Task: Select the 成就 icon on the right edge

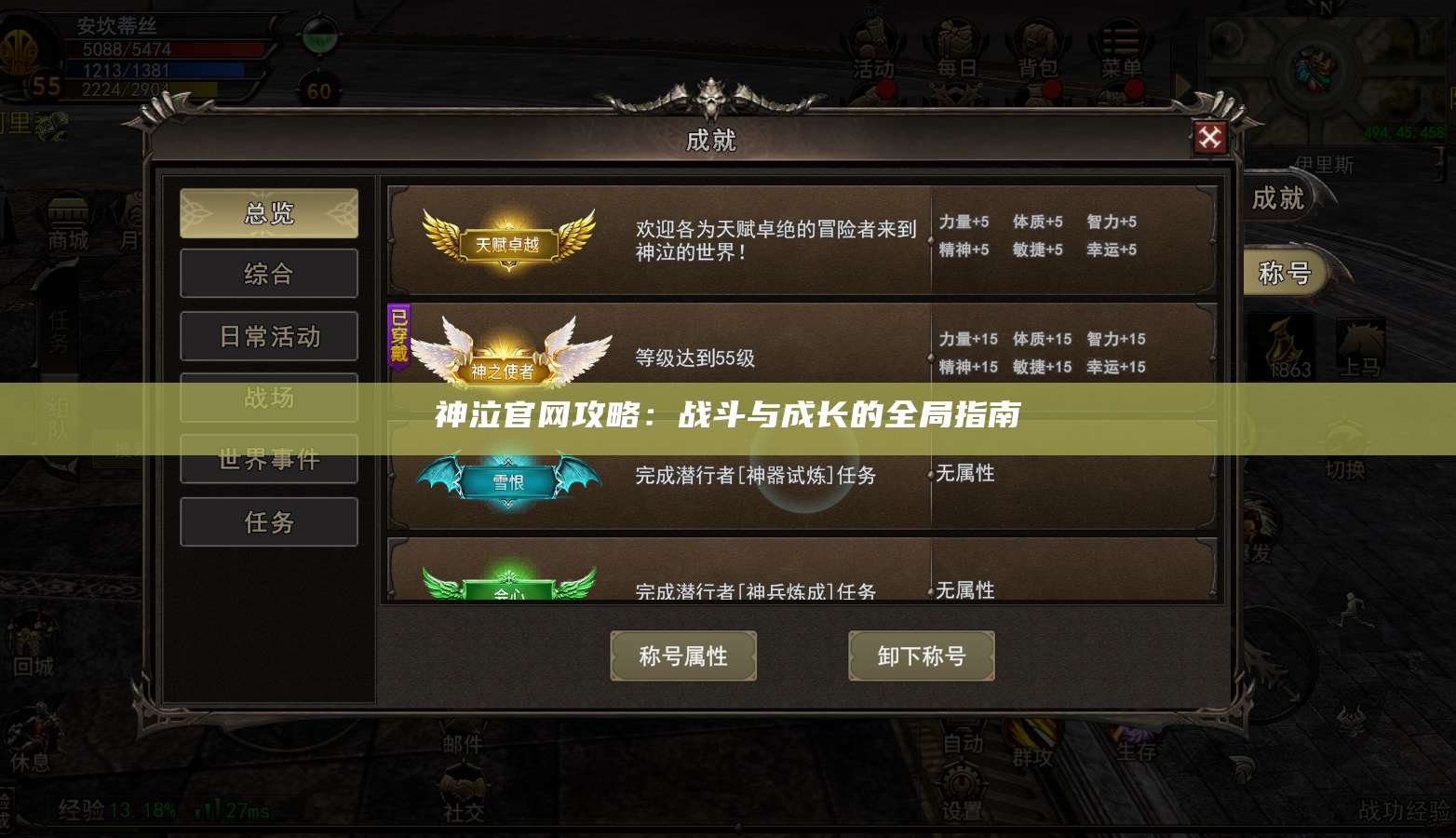Action: pos(1279,198)
